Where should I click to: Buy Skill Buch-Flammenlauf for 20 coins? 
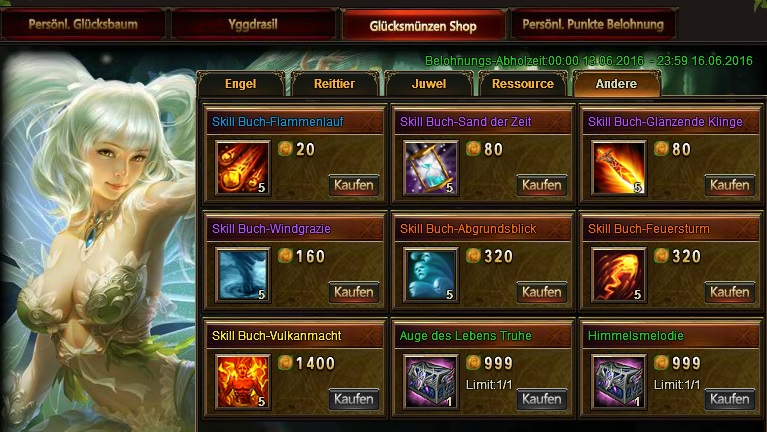pos(354,185)
